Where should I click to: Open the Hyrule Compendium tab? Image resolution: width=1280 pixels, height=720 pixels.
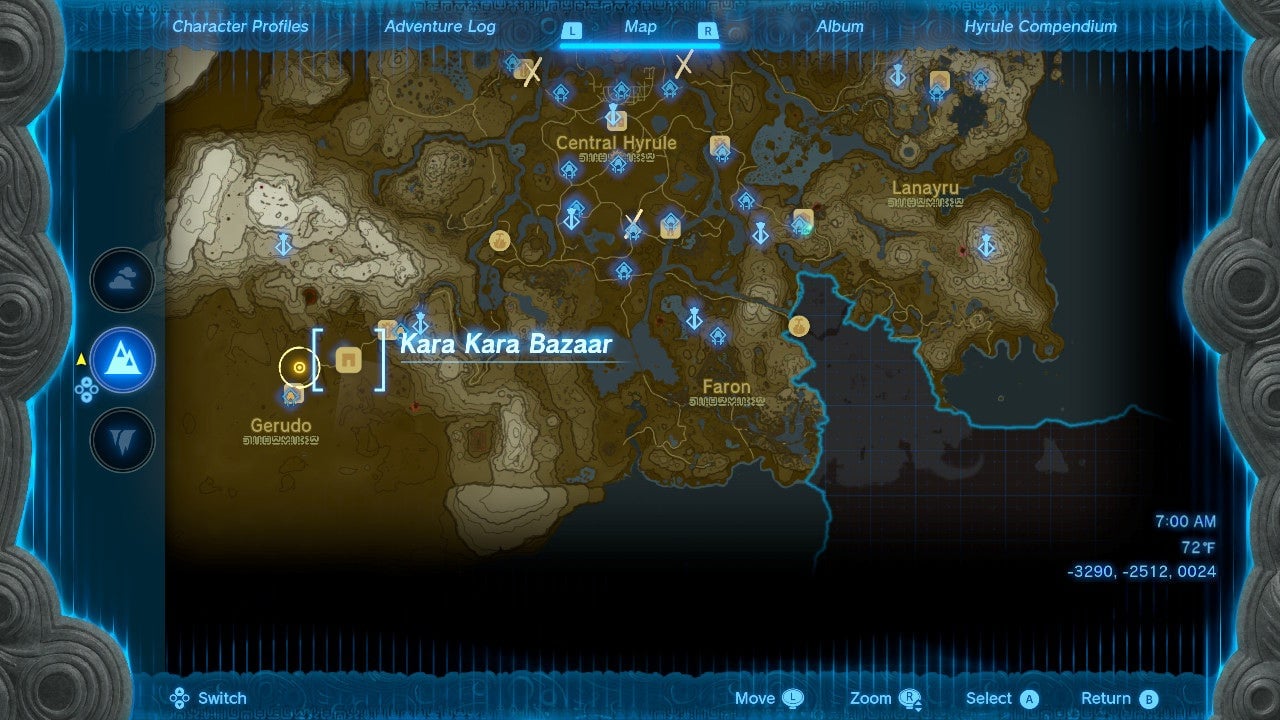click(x=1038, y=27)
